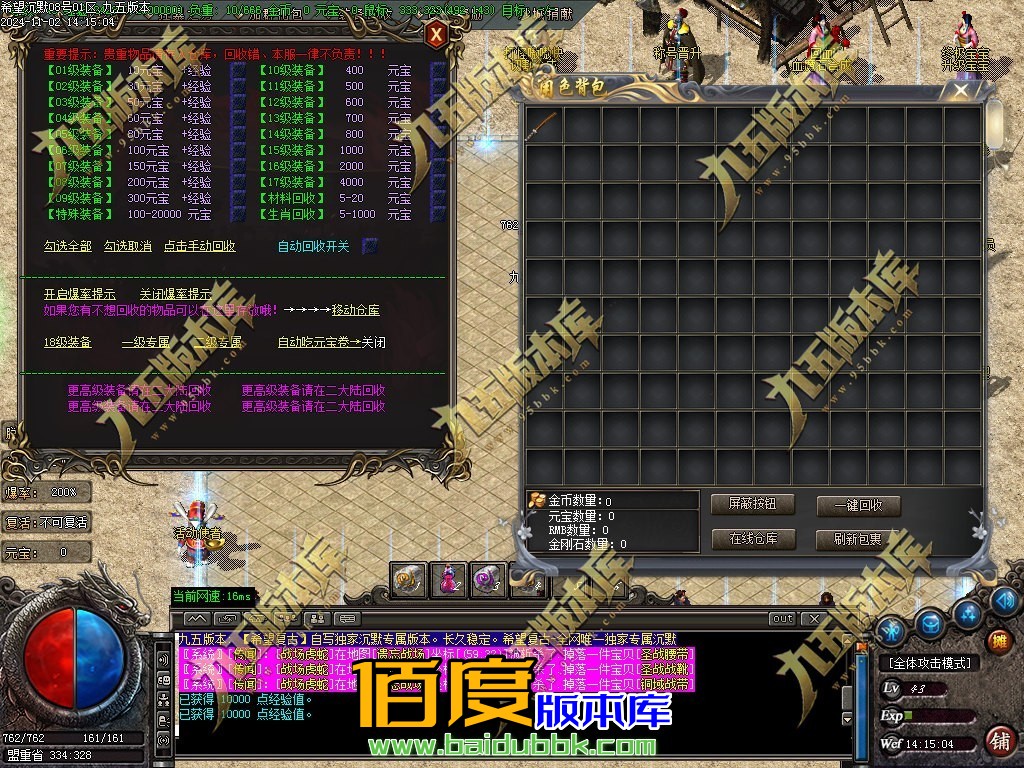The width and height of the screenshot is (1024, 768).
Task: Open the 移动仓库 mobile warehouse link
Action: pyautogui.click(x=356, y=310)
